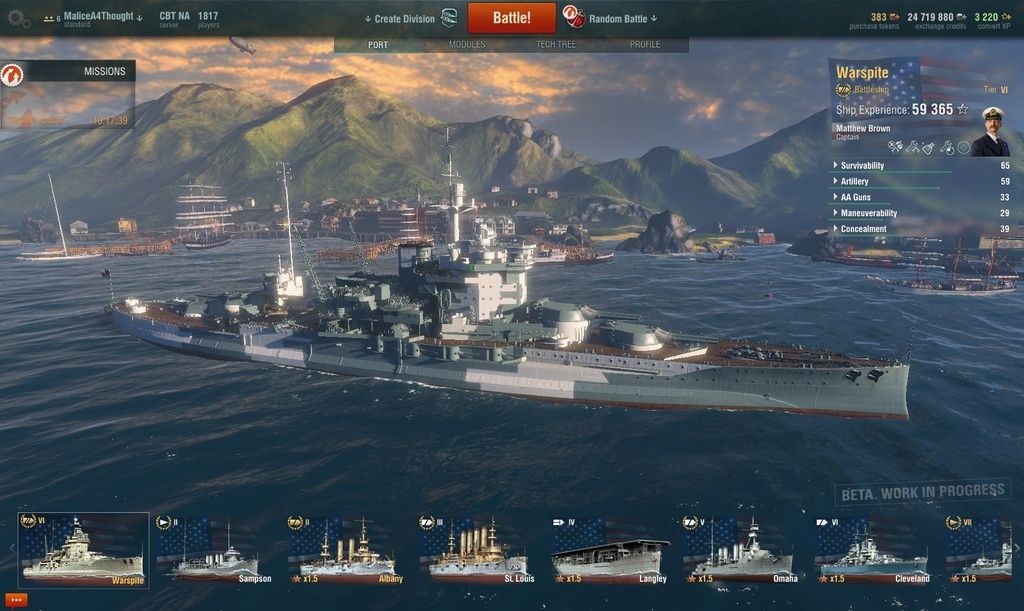The width and height of the screenshot is (1024, 611).
Task: Switch to the Modules tab
Action: click(467, 45)
